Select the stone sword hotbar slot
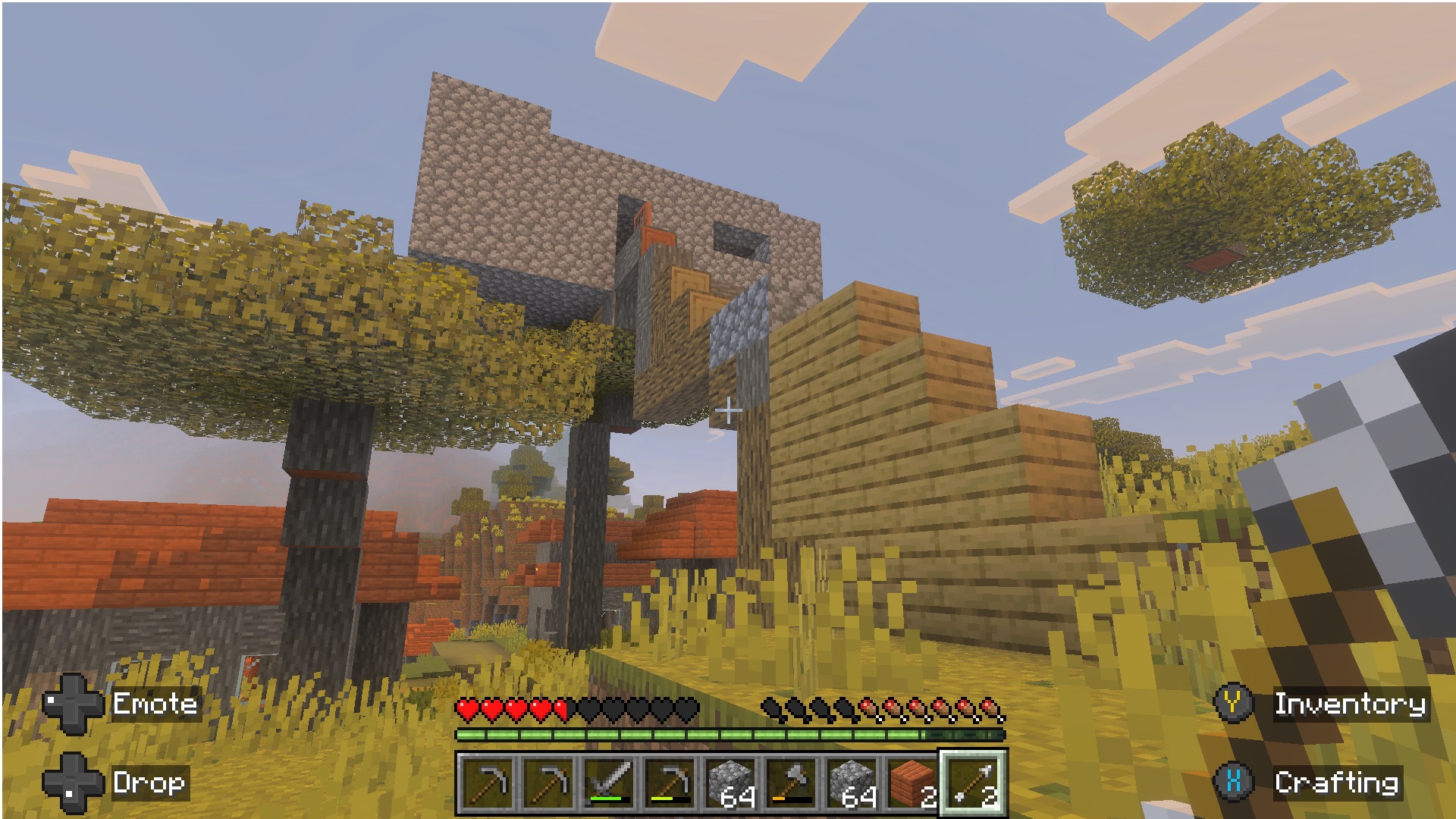The width and height of the screenshot is (1456, 819). (610, 783)
